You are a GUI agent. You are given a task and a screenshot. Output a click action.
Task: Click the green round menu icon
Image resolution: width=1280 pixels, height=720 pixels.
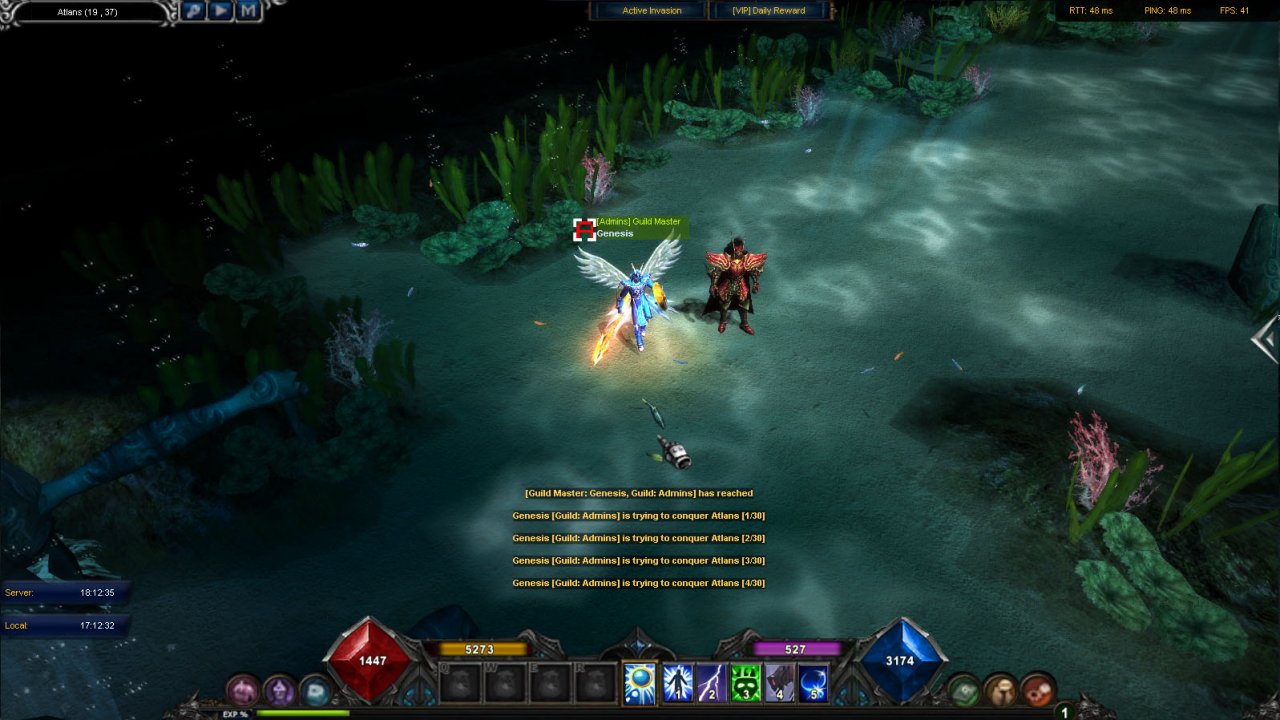point(964,690)
